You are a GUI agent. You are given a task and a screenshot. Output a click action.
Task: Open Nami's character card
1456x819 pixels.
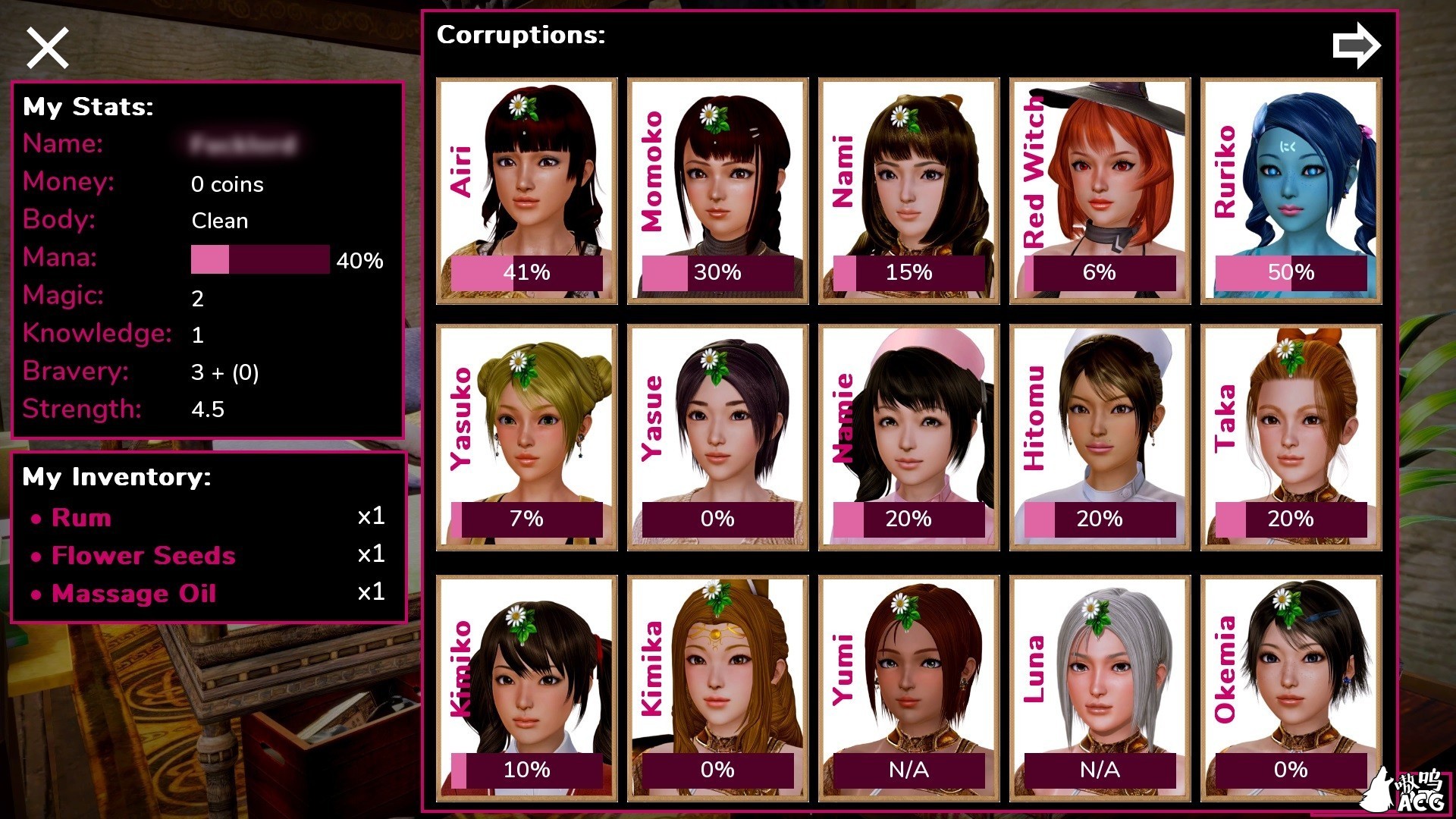pyautogui.click(x=908, y=190)
